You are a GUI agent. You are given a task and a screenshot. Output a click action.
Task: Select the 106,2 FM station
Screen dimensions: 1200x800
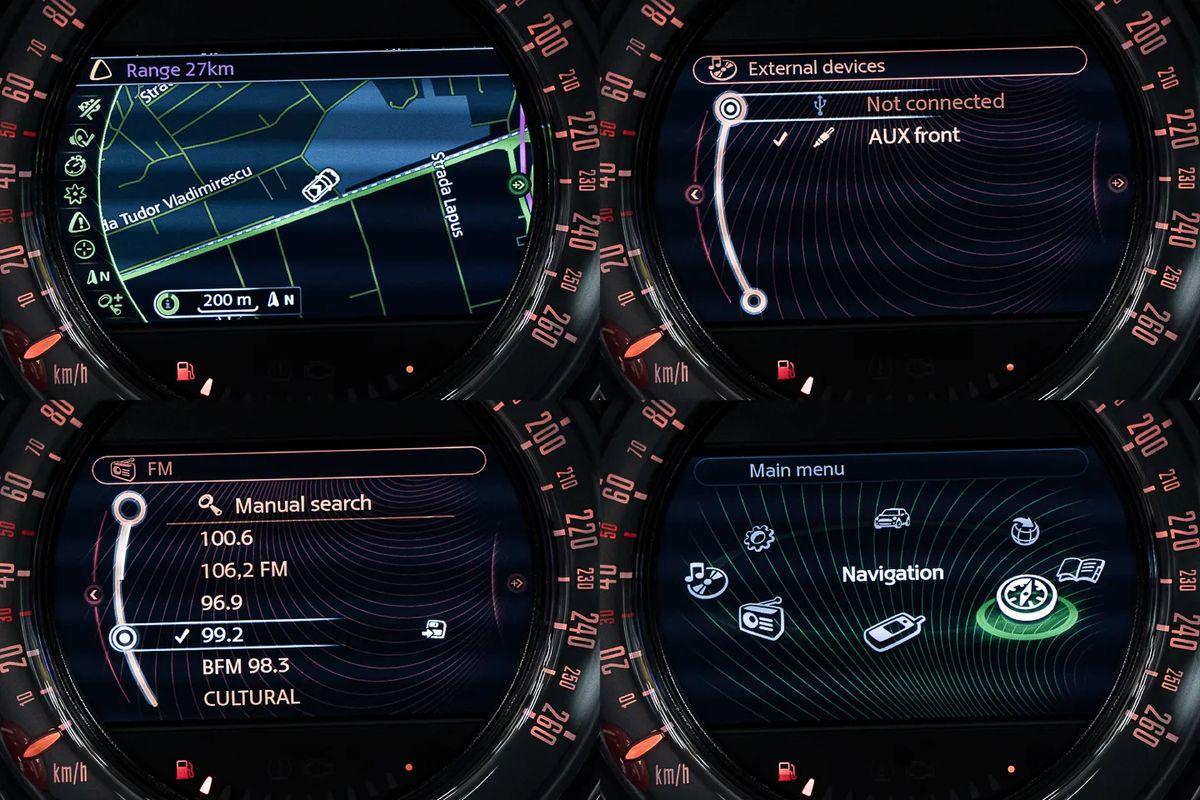coord(245,570)
